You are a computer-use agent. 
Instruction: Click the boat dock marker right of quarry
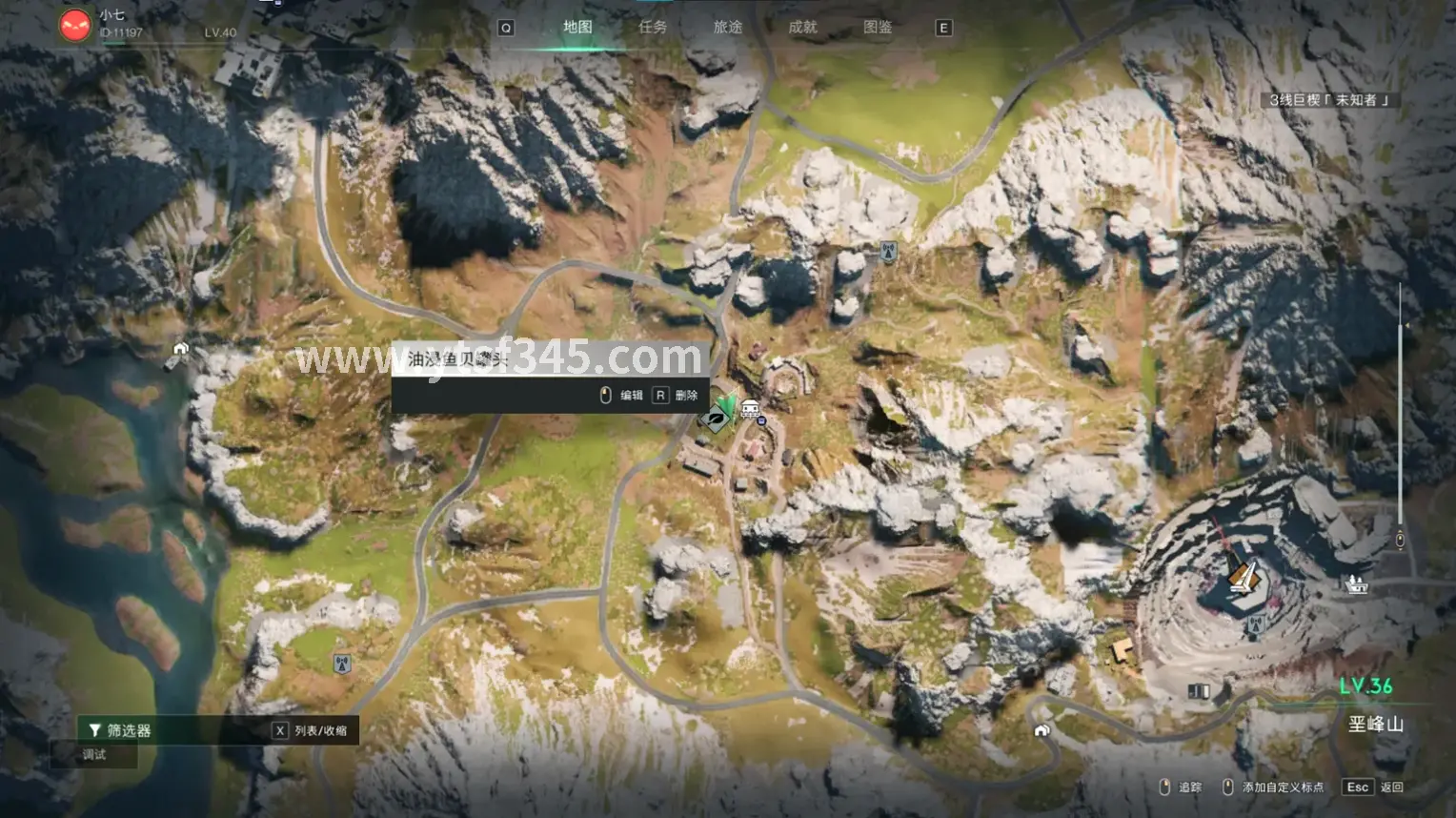(1356, 583)
